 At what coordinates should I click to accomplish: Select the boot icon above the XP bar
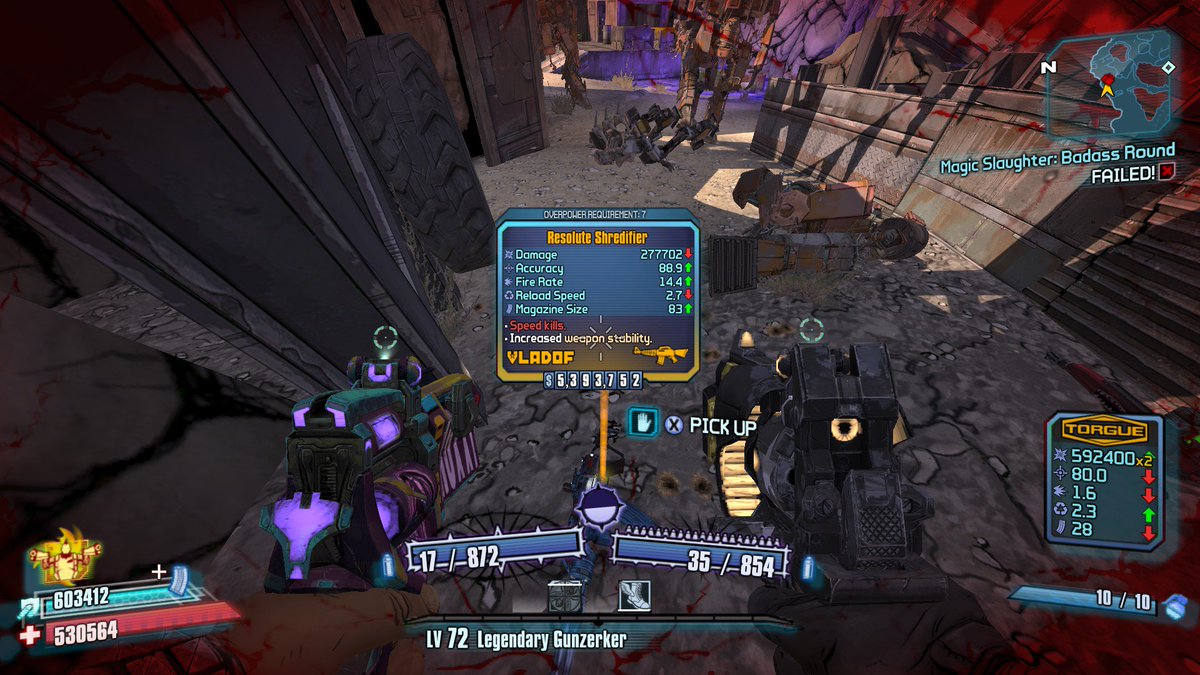pyautogui.click(x=633, y=596)
